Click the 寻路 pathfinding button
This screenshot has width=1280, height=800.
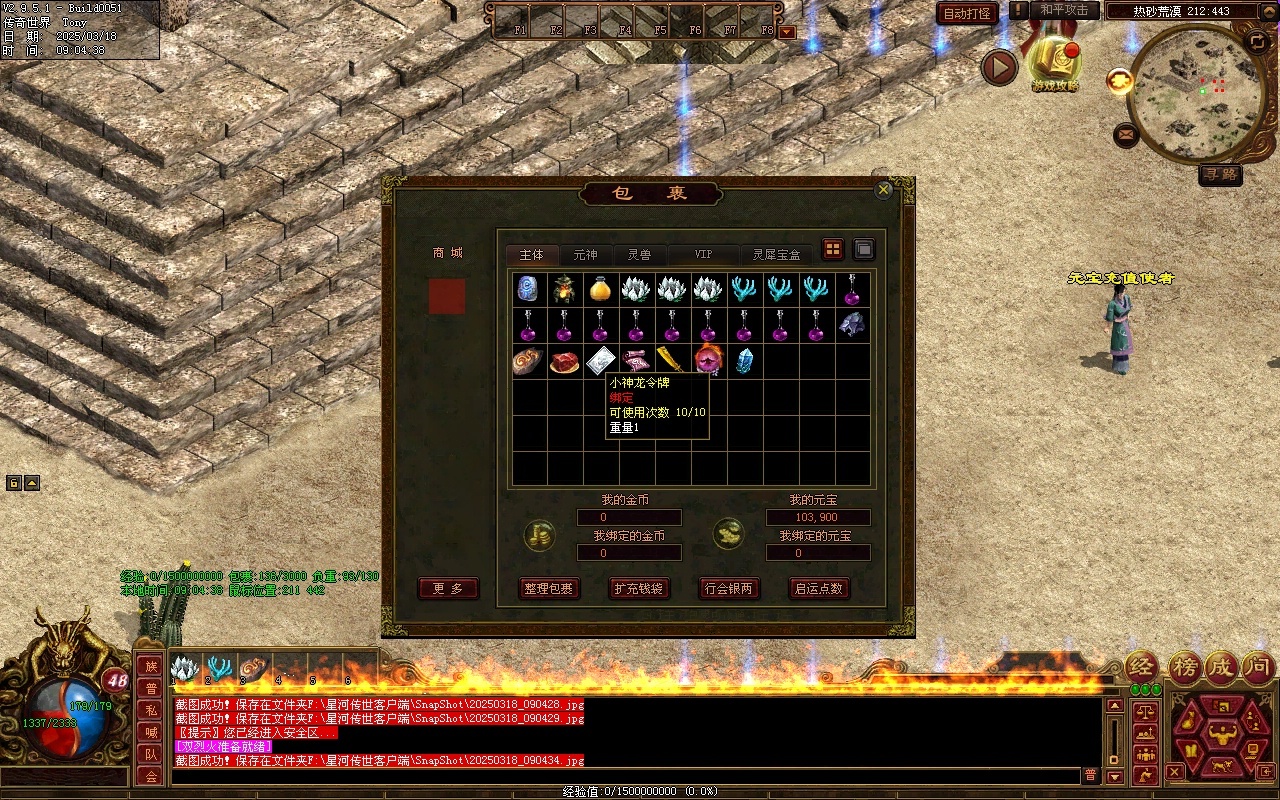[1220, 174]
